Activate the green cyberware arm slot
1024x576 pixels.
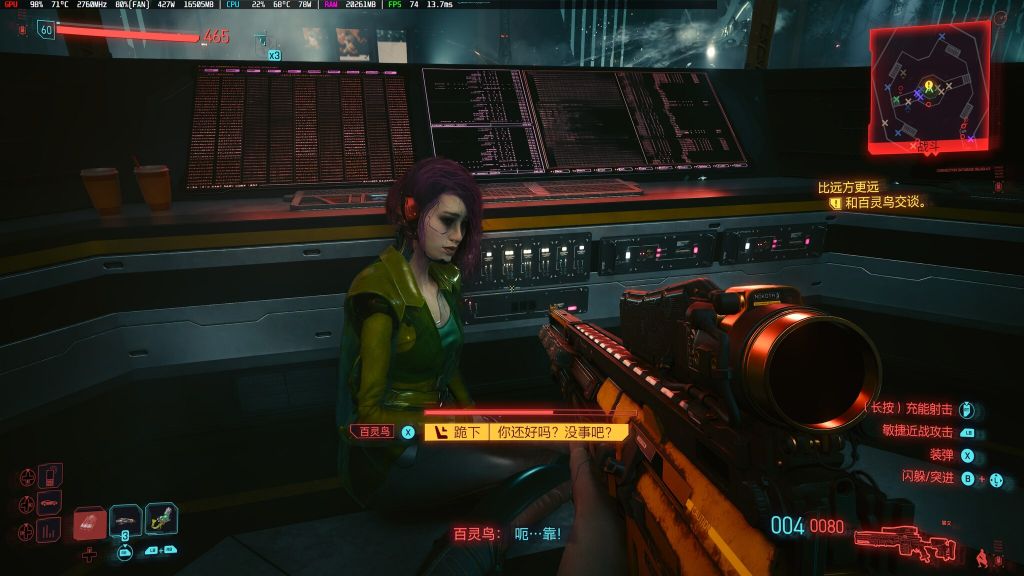tap(161, 518)
